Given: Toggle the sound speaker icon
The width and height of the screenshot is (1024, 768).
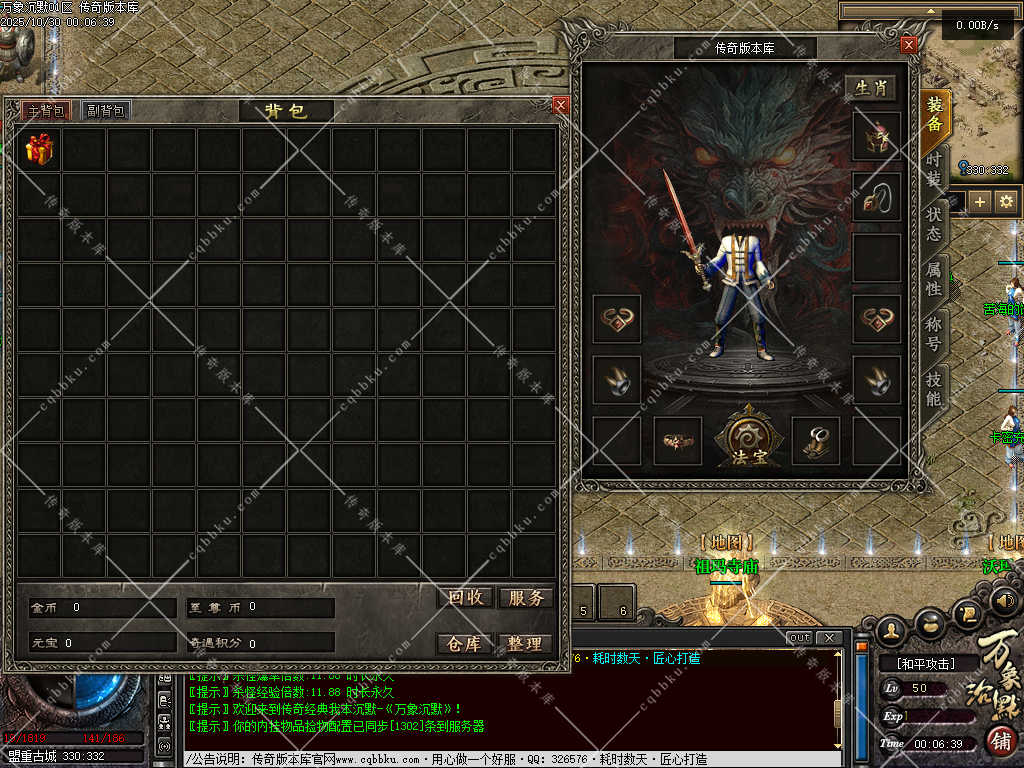Looking at the screenshot, I should pos(1005,600).
